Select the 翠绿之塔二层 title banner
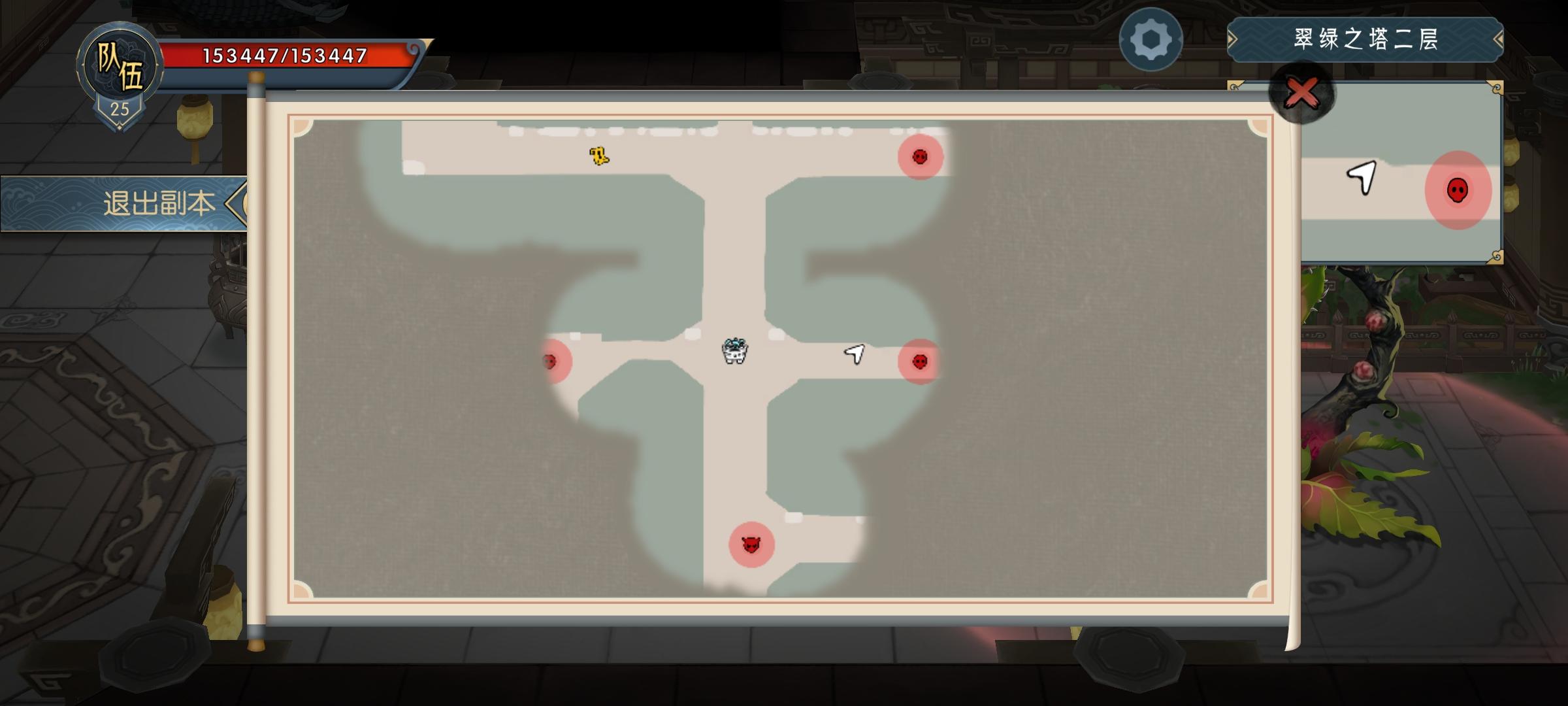Screen dimensions: 1568x706 click(x=1365, y=39)
